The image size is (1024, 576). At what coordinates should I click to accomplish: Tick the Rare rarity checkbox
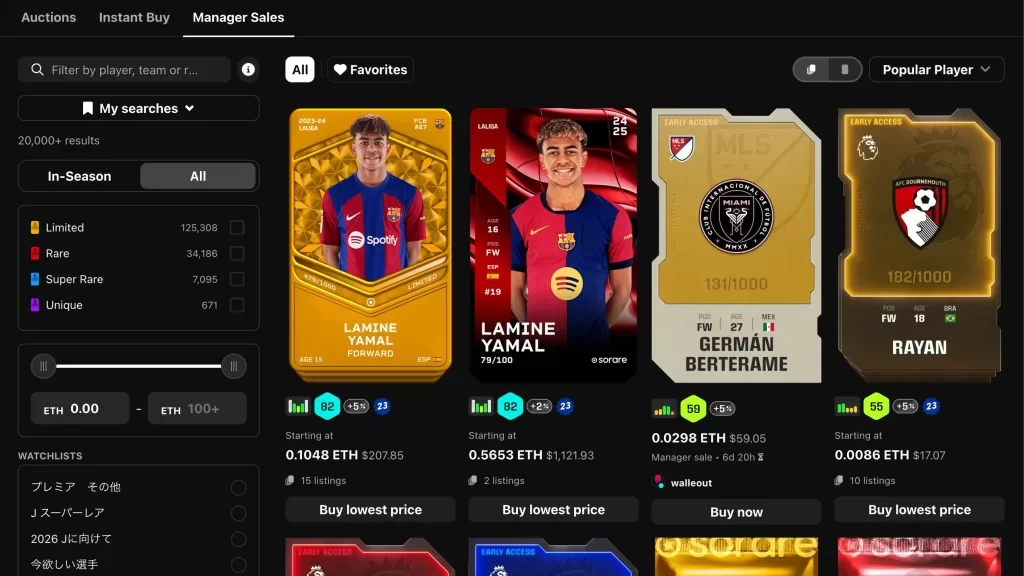(x=237, y=254)
